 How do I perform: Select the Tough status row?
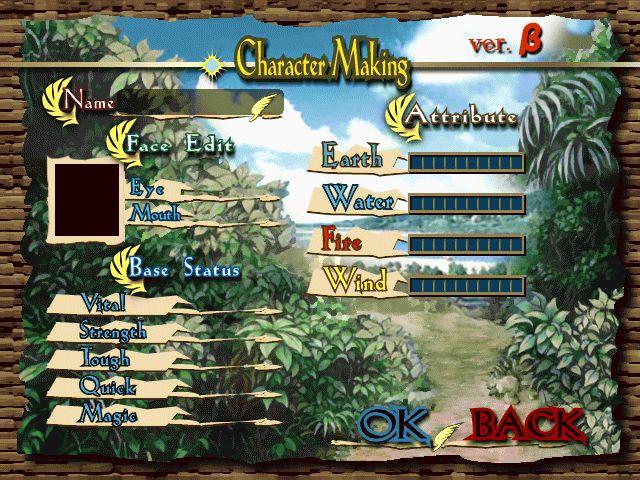[x=104, y=357]
